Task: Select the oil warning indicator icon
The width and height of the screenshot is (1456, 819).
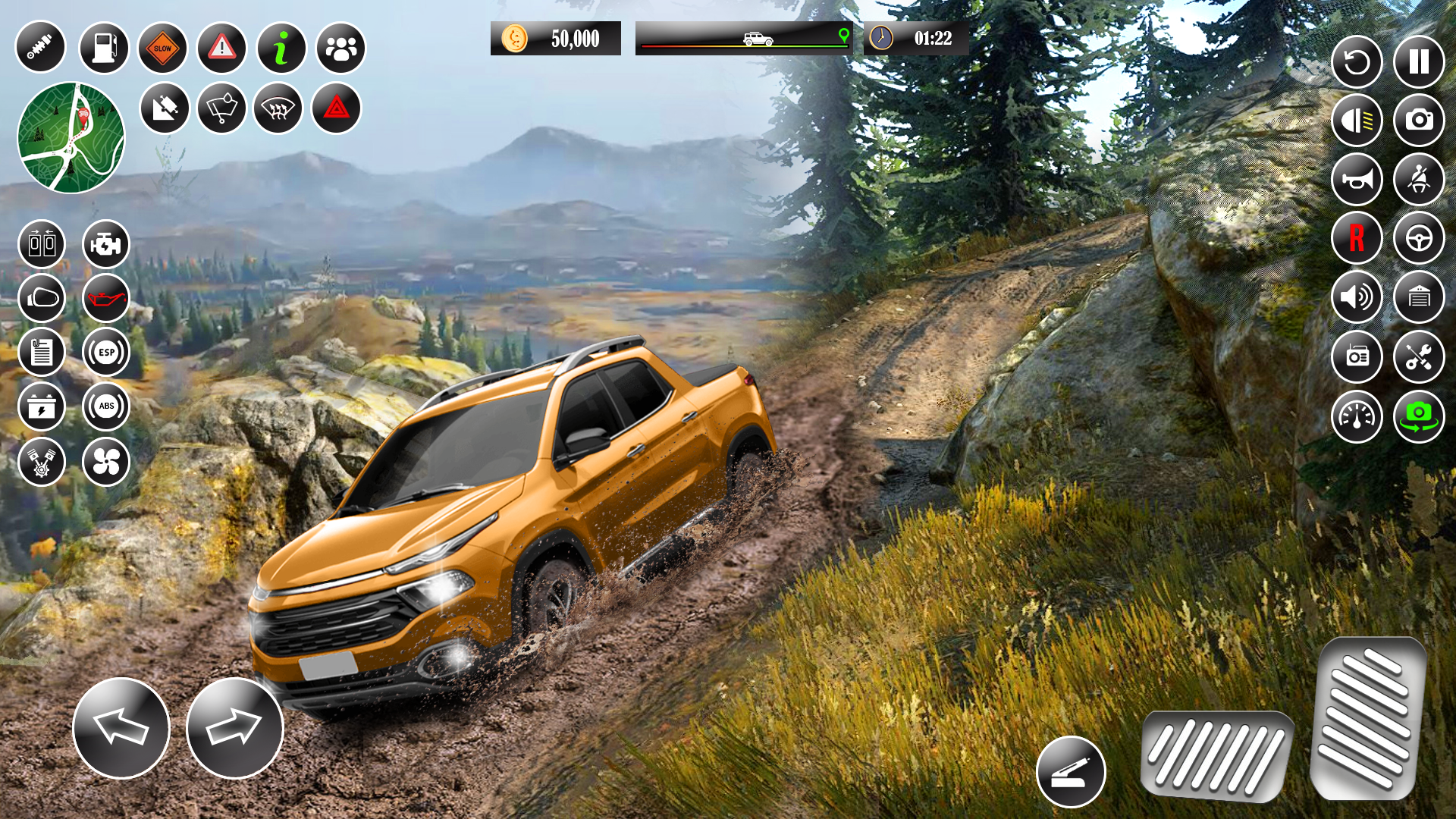Action: pyautogui.click(x=106, y=298)
